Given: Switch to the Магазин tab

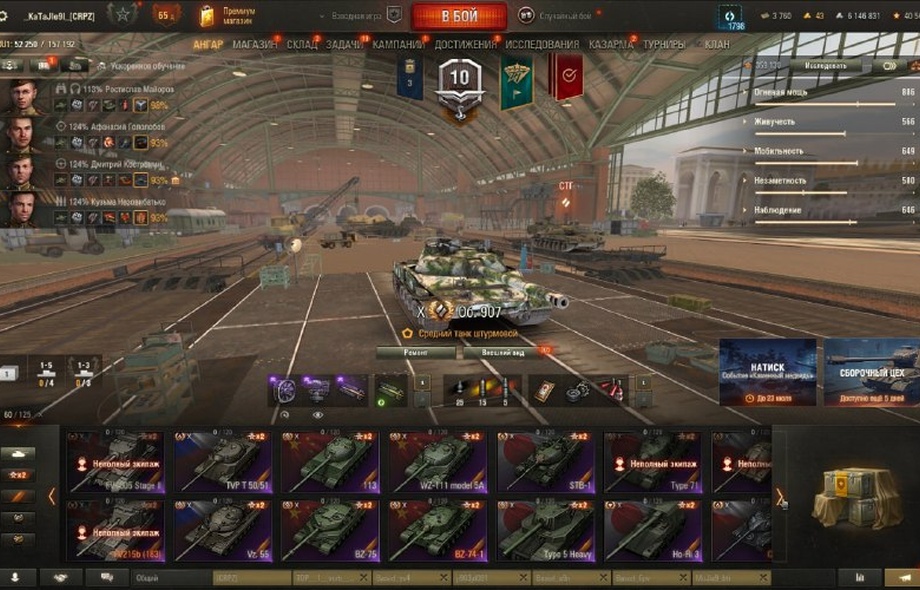Looking at the screenshot, I should coord(255,45).
